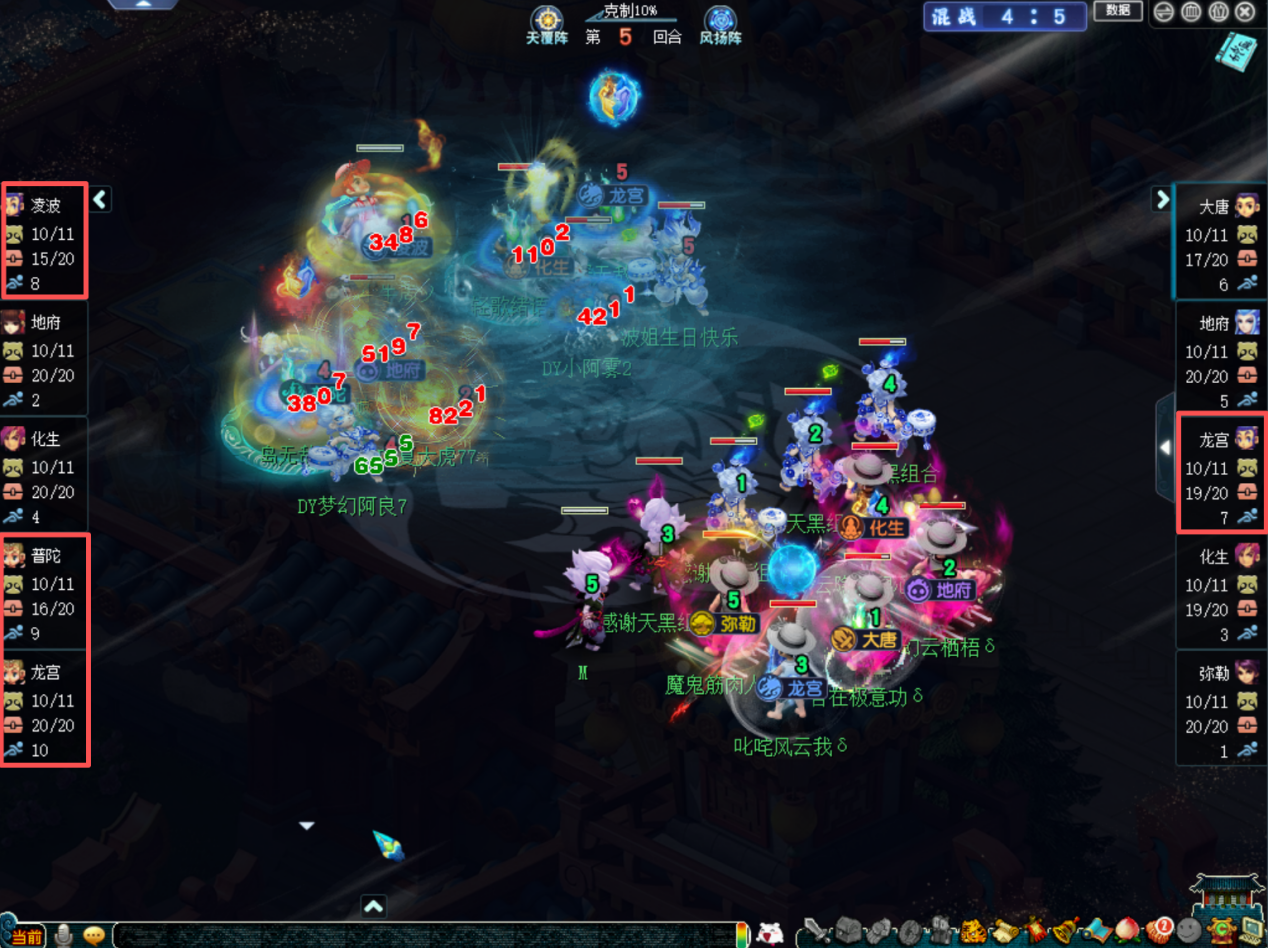Toggle the microphone voice input
This screenshot has width=1268, height=948.
click(63, 935)
